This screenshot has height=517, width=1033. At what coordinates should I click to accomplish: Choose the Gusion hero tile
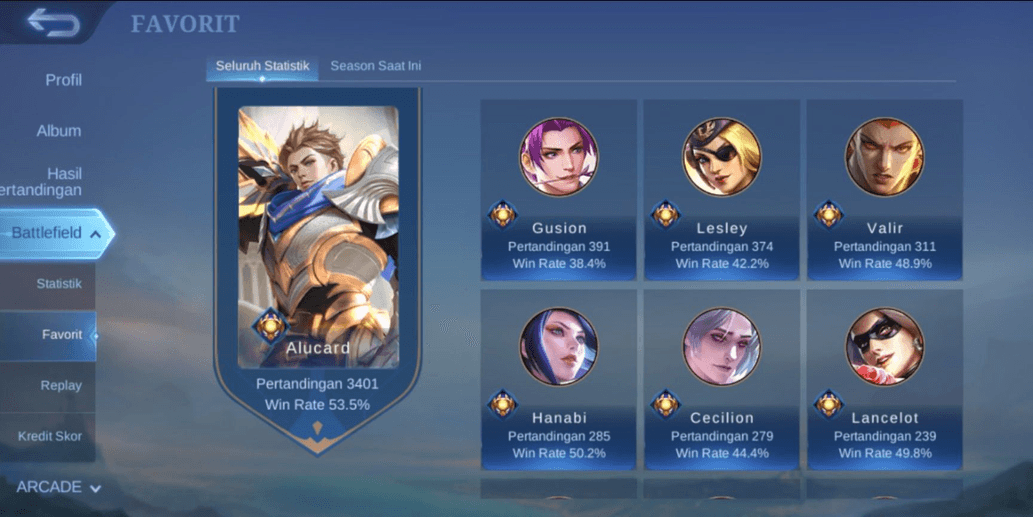click(558, 190)
